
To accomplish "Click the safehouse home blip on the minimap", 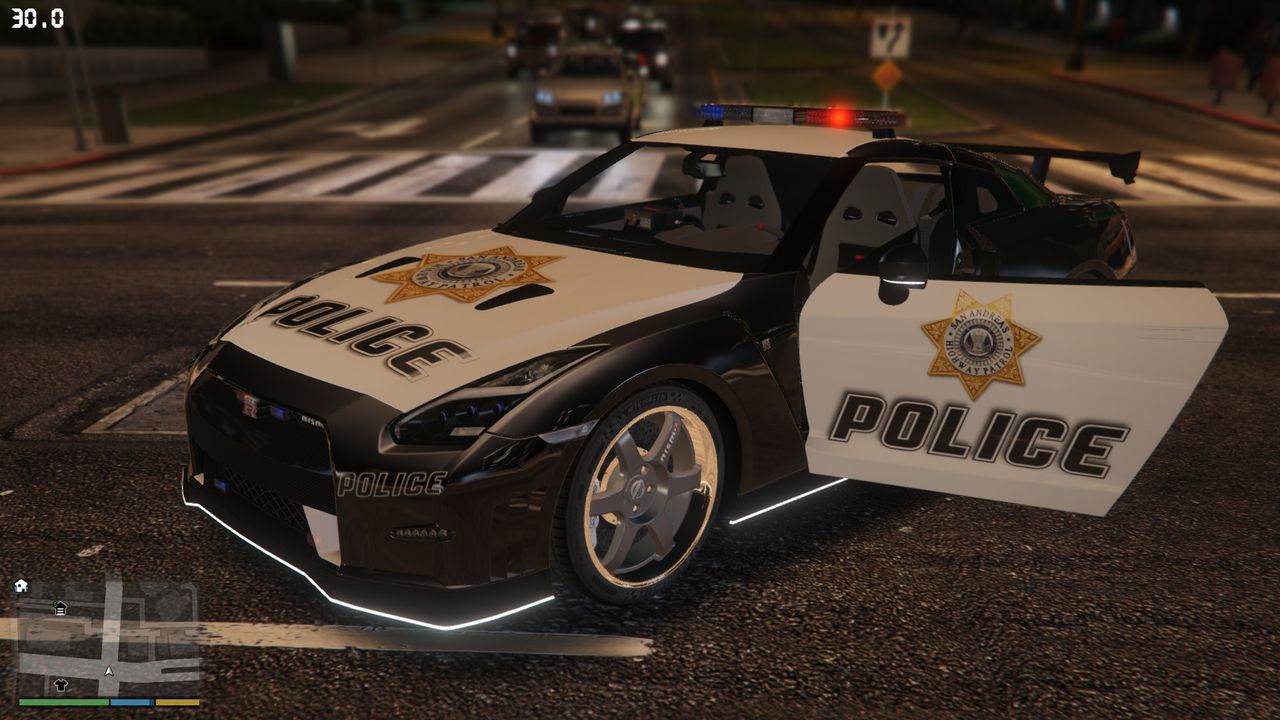I will (x=21, y=585).
